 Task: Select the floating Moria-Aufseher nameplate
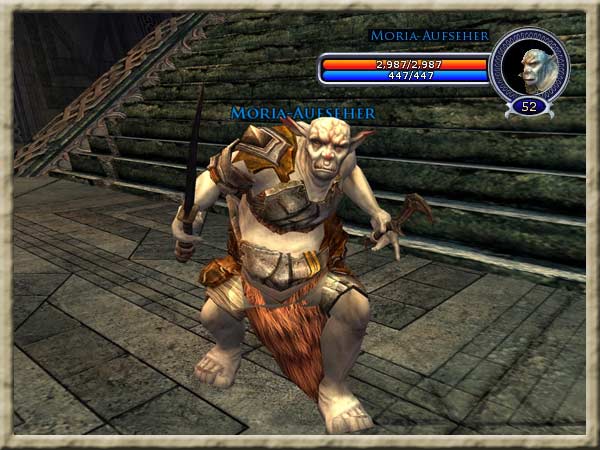click(303, 114)
